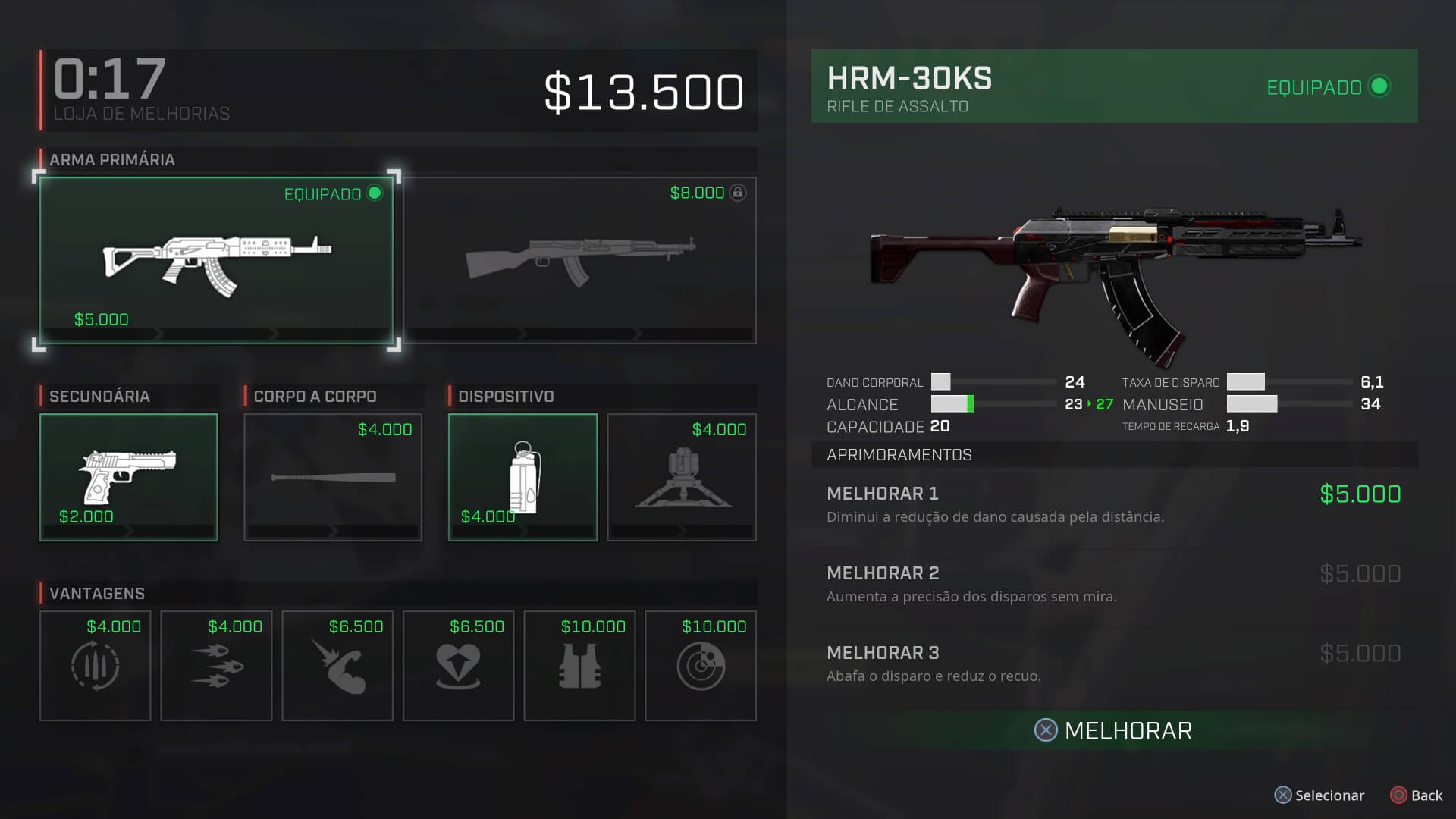Buy the armor vest perk
The height and width of the screenshot is (819, 1456).
579,666
